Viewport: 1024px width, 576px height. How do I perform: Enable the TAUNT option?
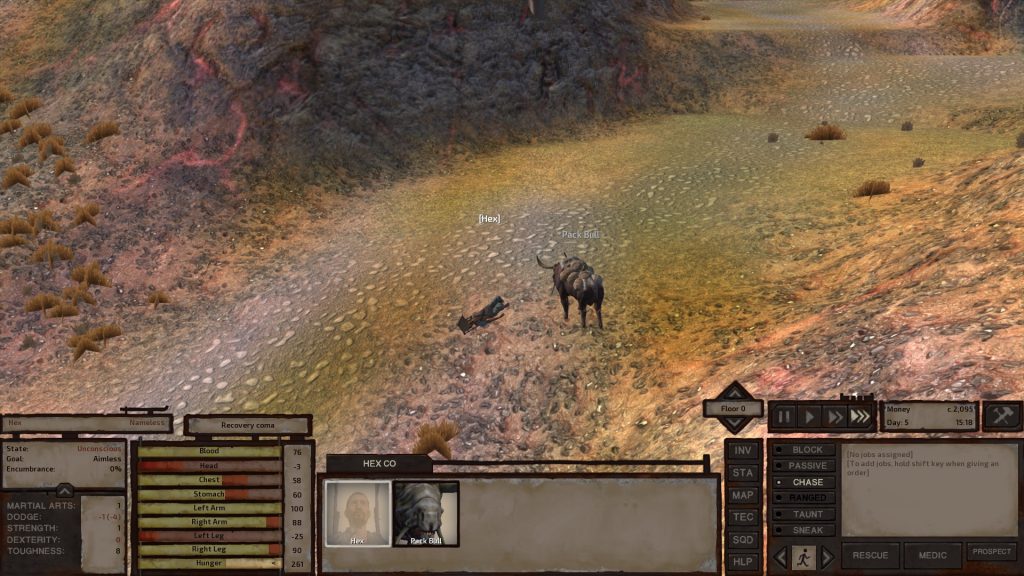[803, 514]
